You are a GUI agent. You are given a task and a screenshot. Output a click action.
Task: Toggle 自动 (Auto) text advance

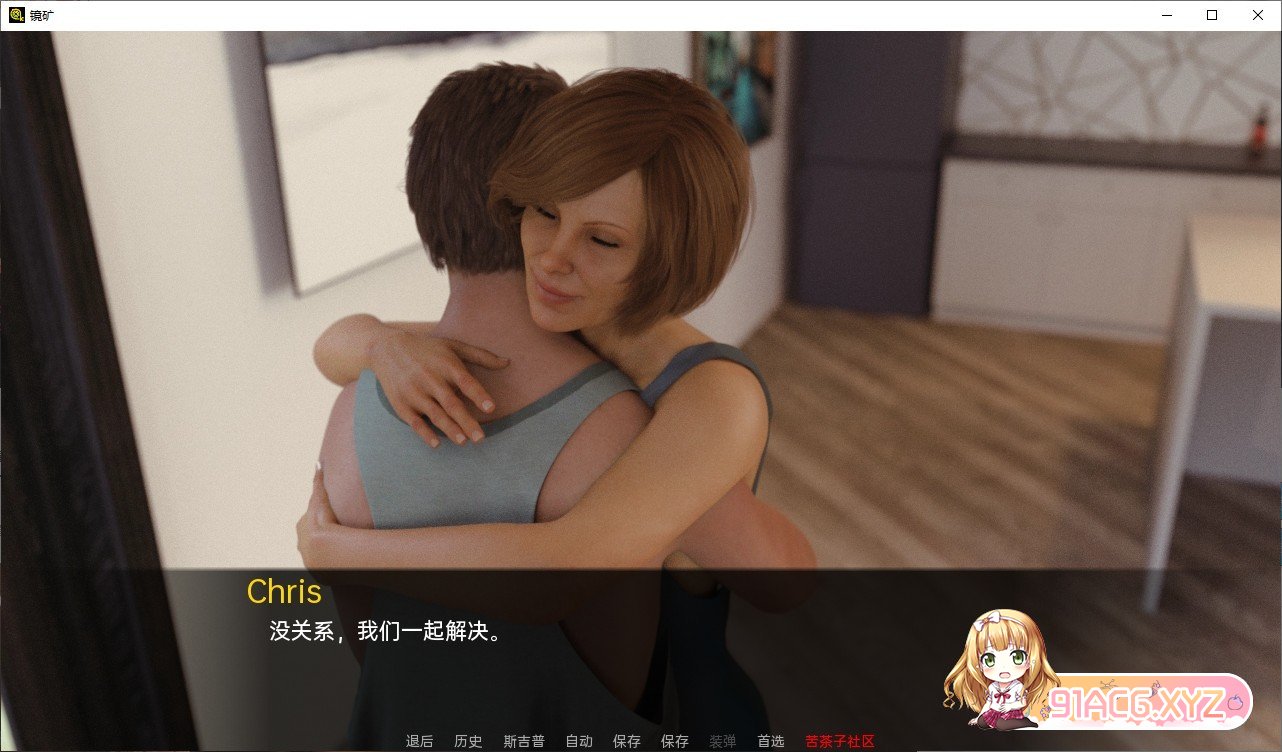[x=579, y=741]
